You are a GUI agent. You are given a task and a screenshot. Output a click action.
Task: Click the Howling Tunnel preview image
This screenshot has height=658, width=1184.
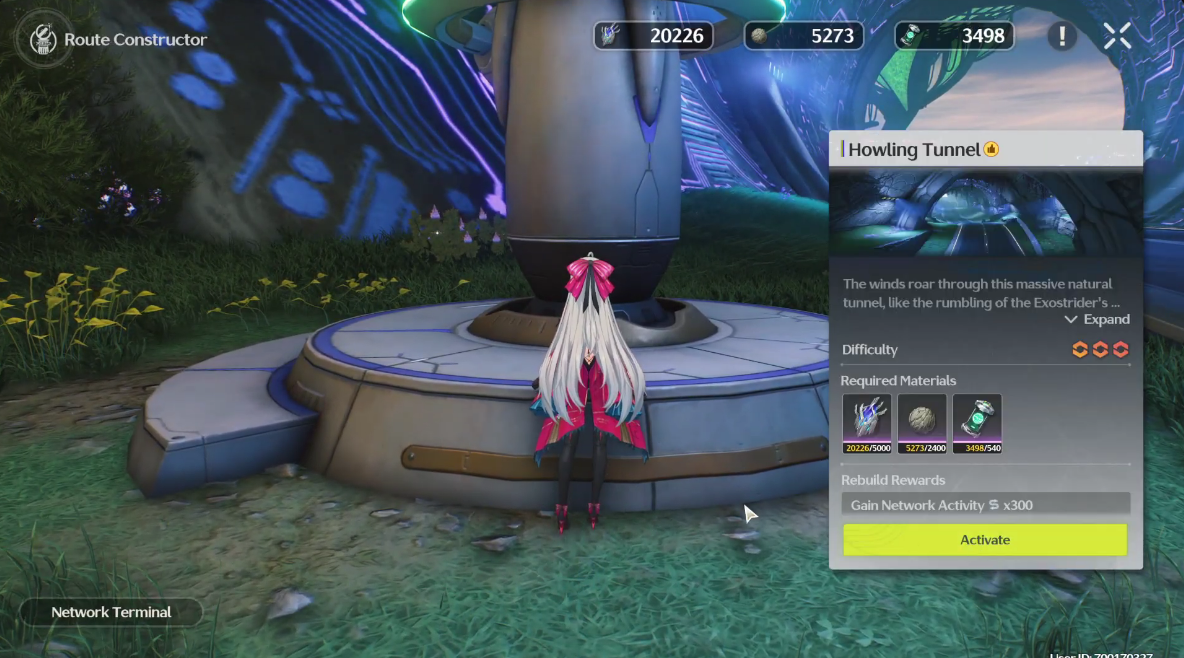pyautogui.click(x=985, y=213)
